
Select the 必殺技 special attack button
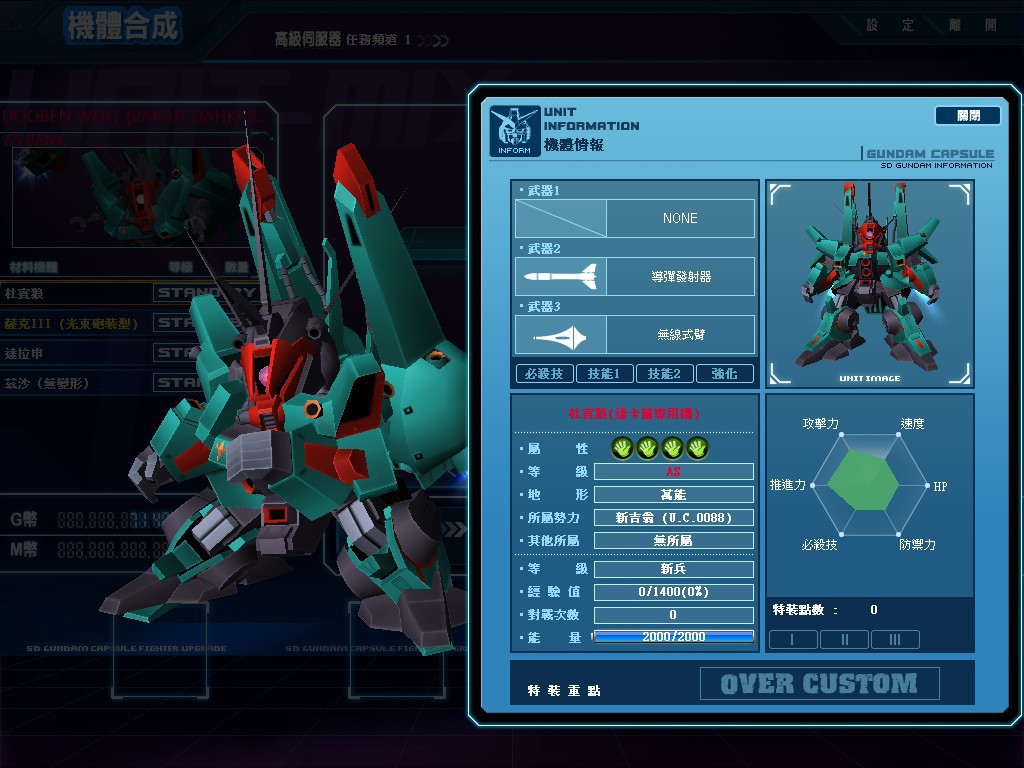click(x=544, y=374)
